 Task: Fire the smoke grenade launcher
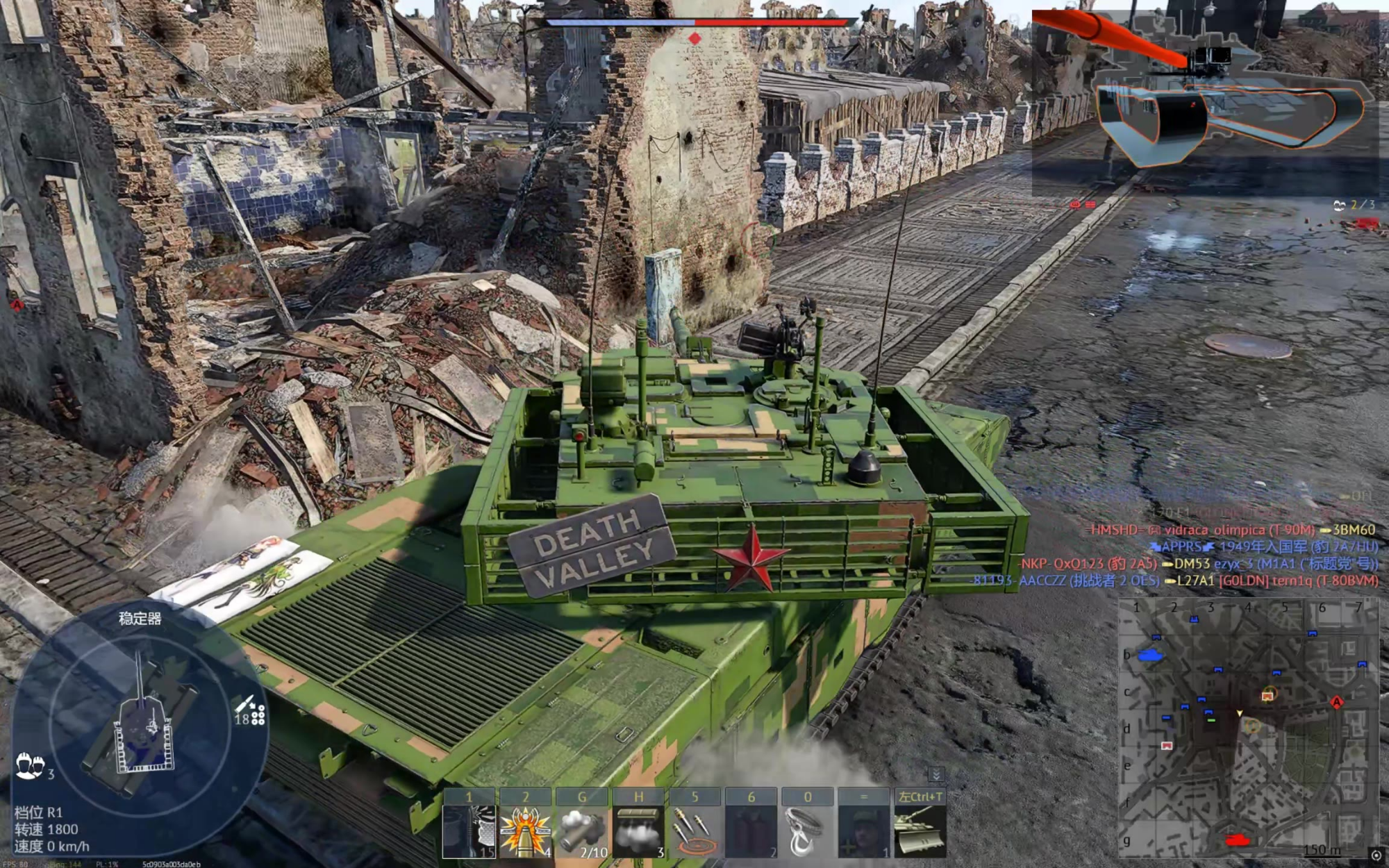pos(582,830)
